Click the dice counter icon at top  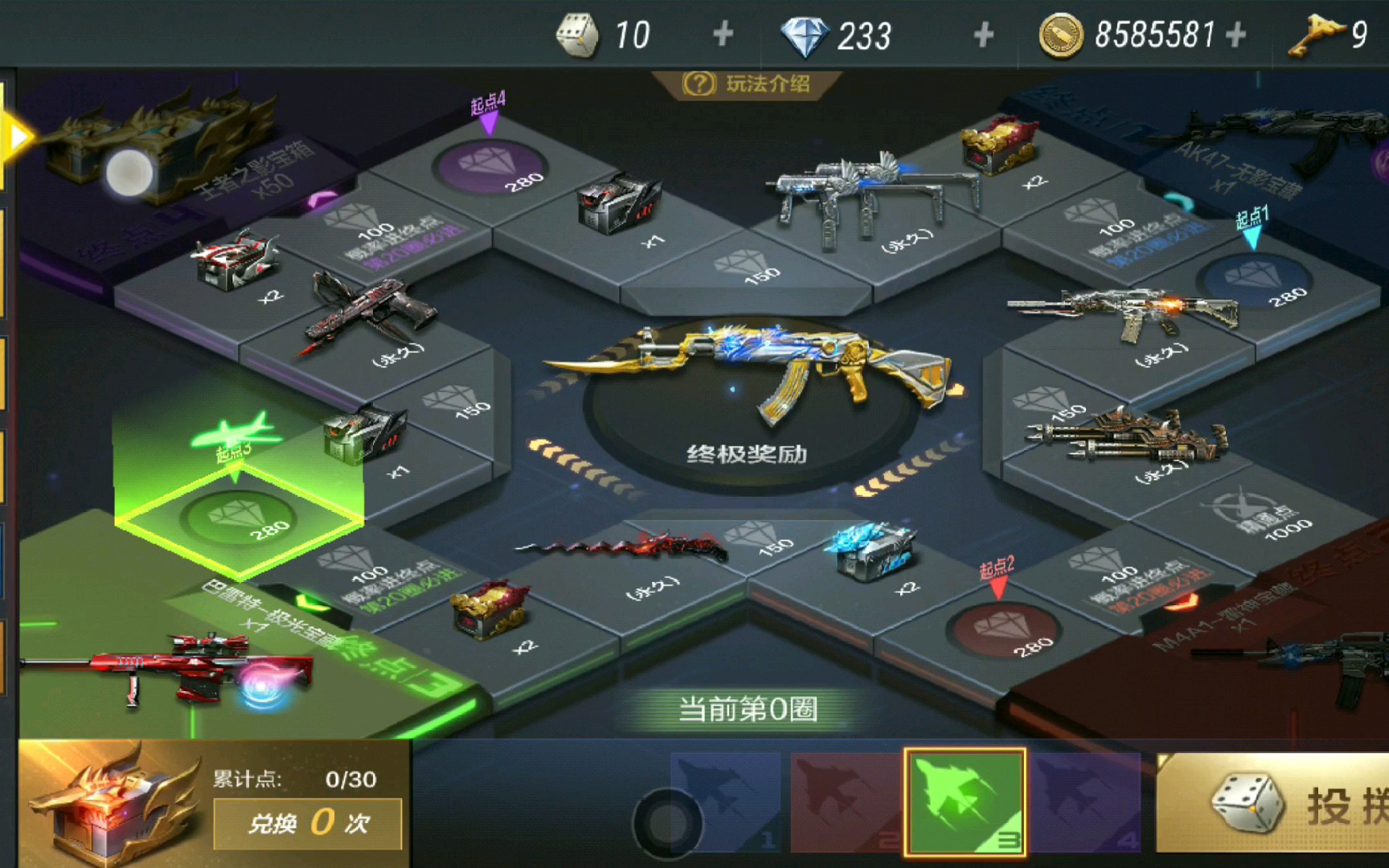point(577,32)
